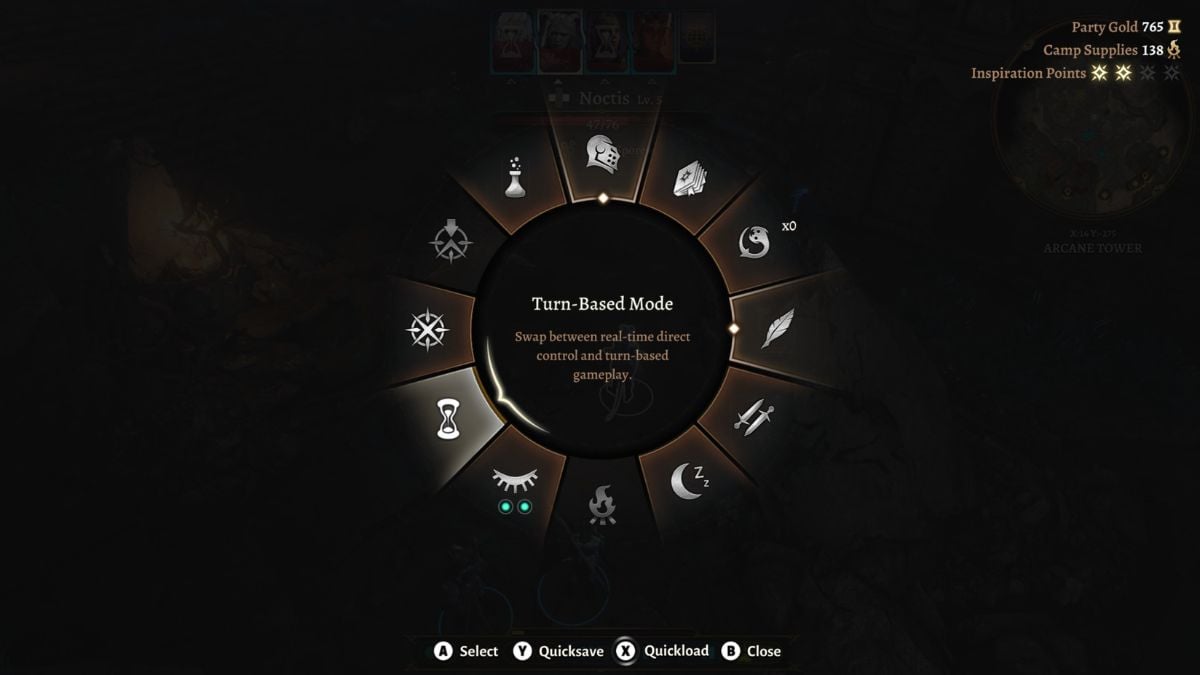Choose the crescent moon rest segment

click(690, 481)
